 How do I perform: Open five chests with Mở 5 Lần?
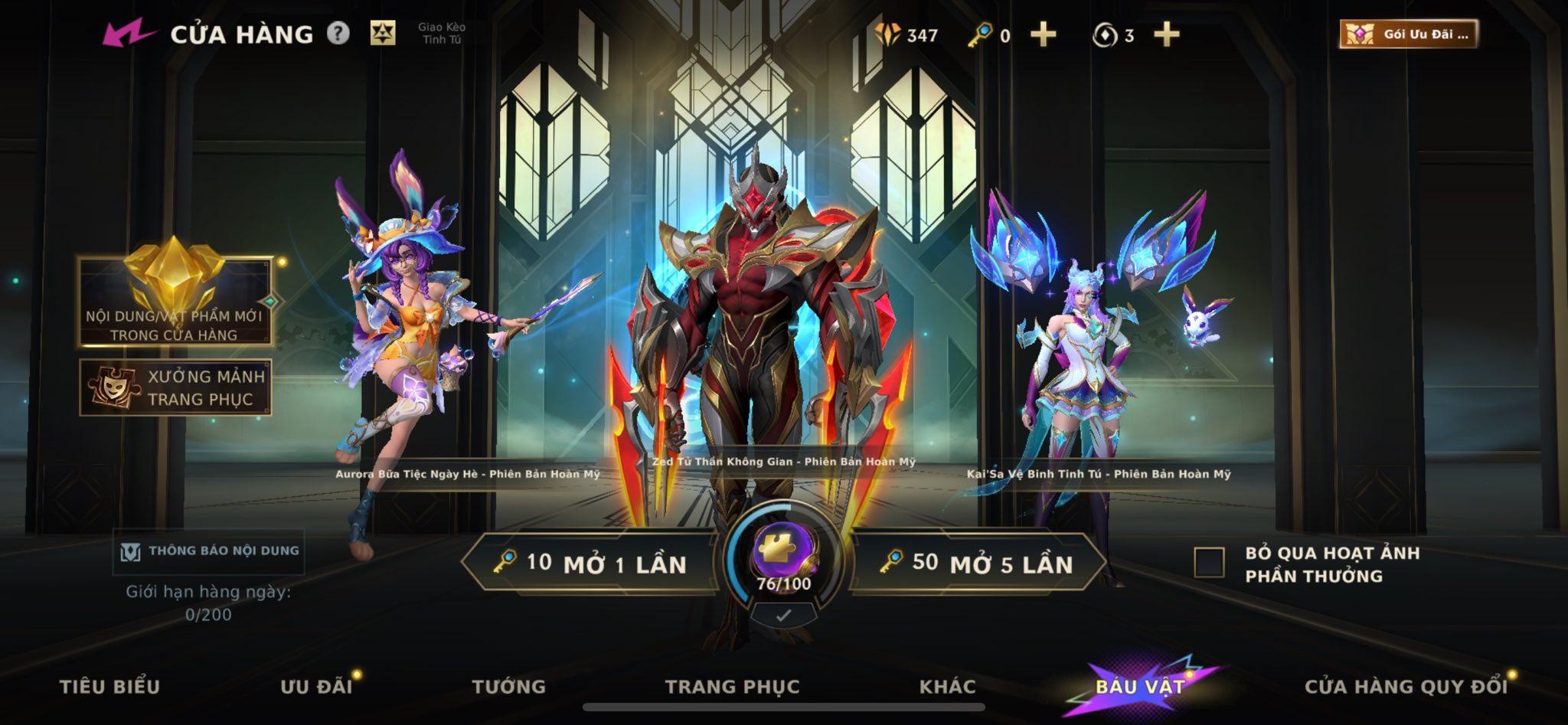click(x=978, y=563)
